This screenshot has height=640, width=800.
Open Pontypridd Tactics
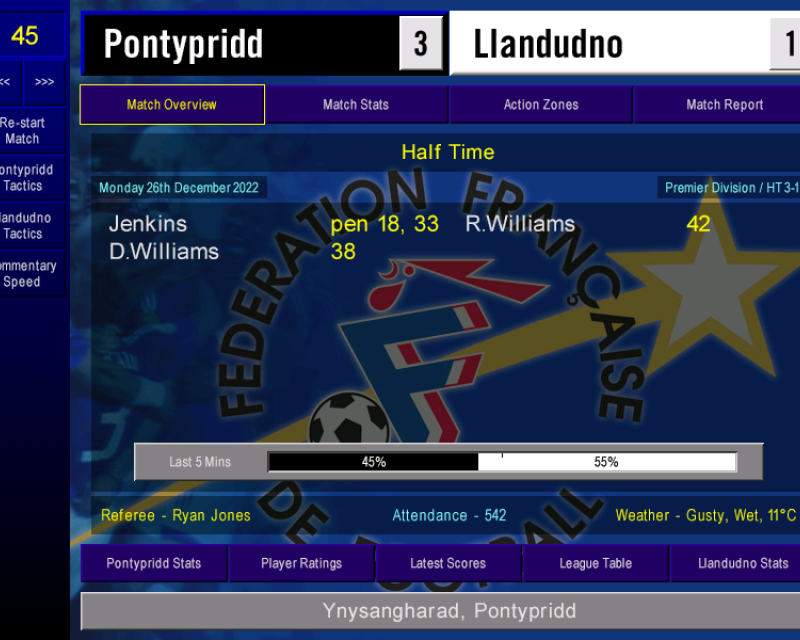click(24, 178)
